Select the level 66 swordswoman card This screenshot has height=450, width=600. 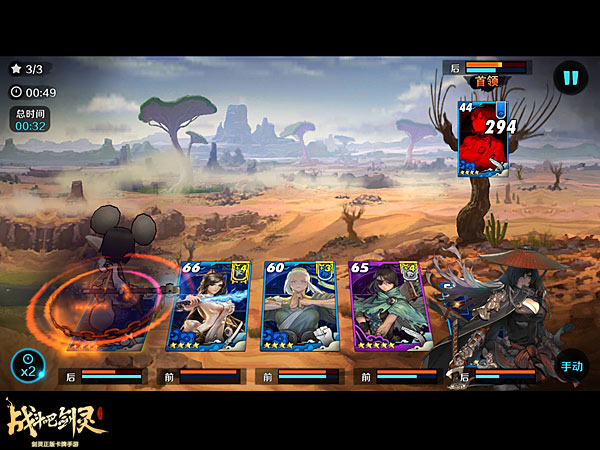213,305
